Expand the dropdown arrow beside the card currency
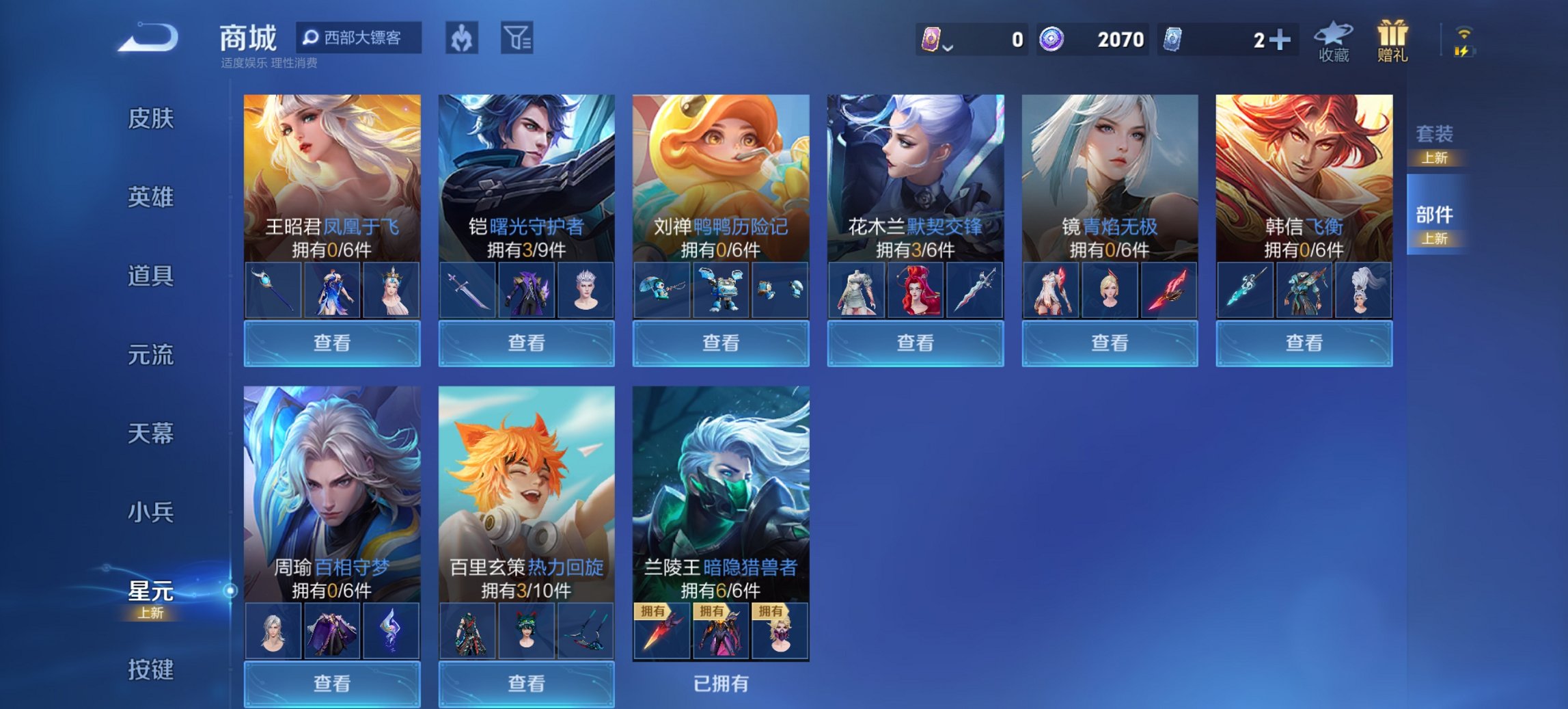Viewport: 1568px width, 709px height. pos(948,48)
